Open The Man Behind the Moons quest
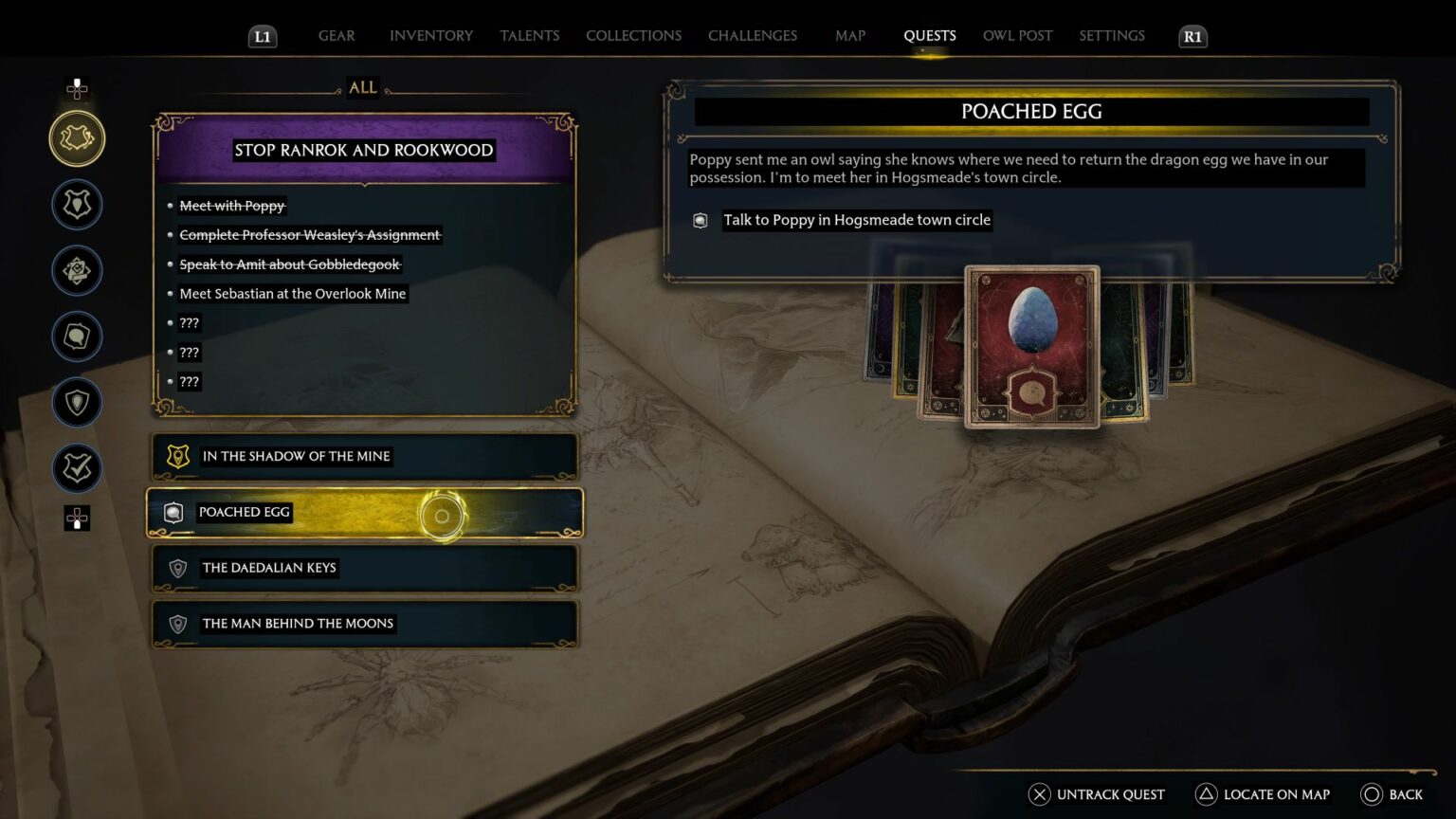1456x819 pixels. 364,624
